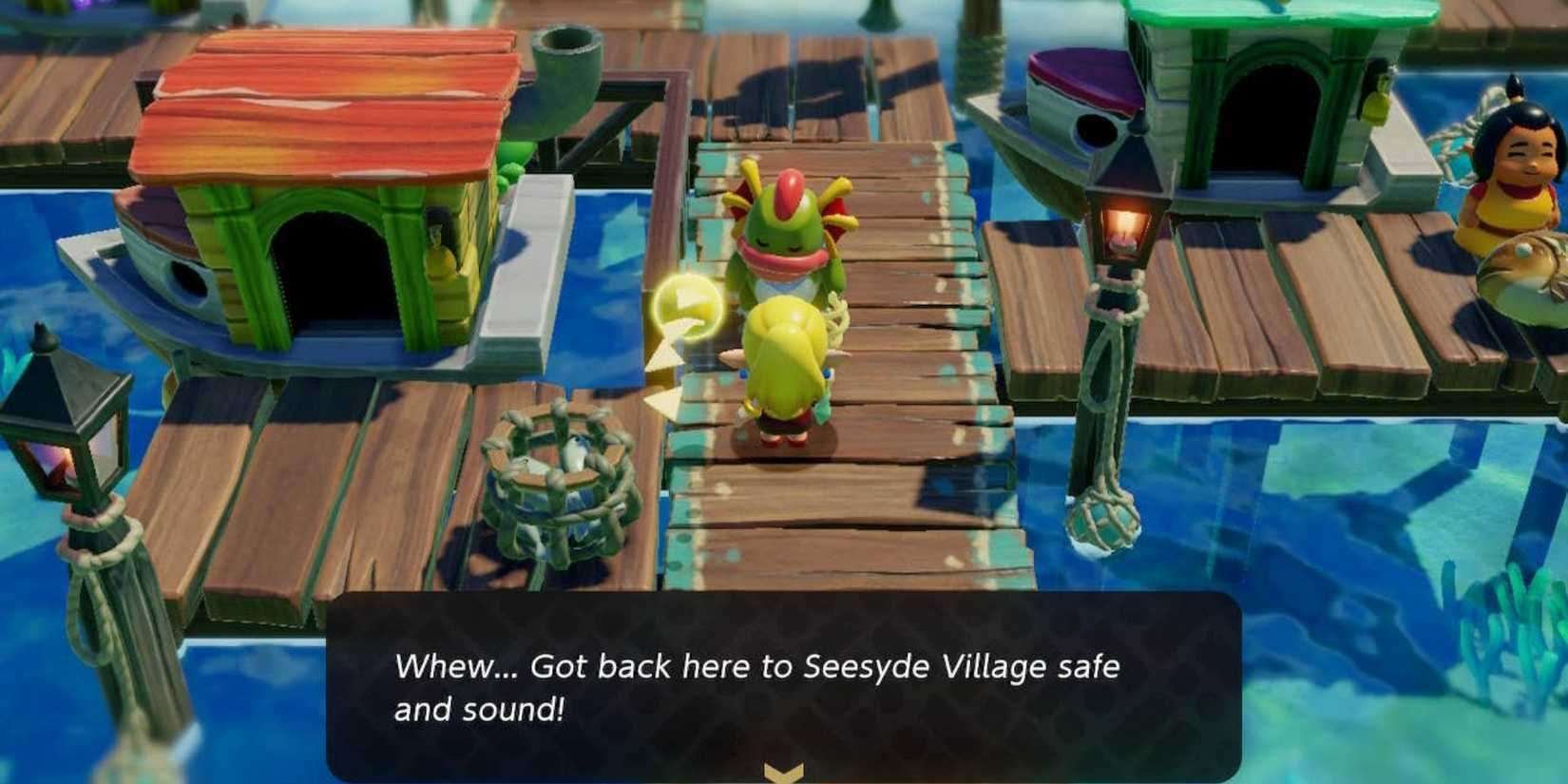
Task: Toggle the dragon villager facing Link
Action: tap(784, 238)
